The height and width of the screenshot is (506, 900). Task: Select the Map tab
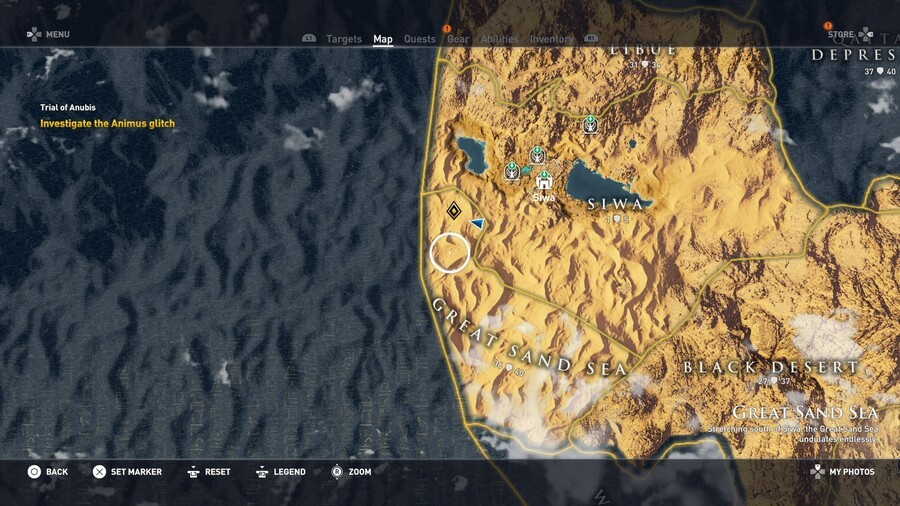(383, 40)
